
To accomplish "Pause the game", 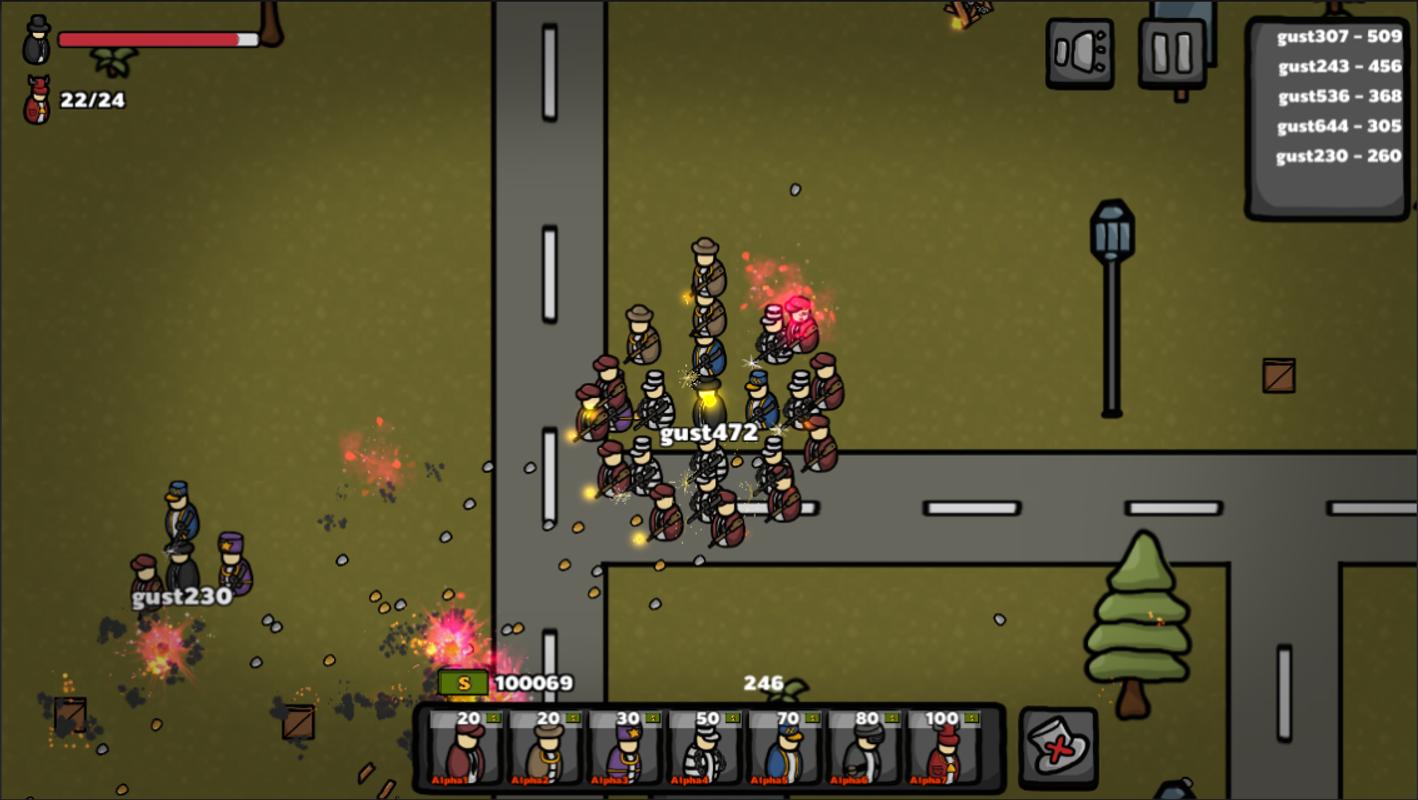I will pyautogui.click(x=1172, y=53).
